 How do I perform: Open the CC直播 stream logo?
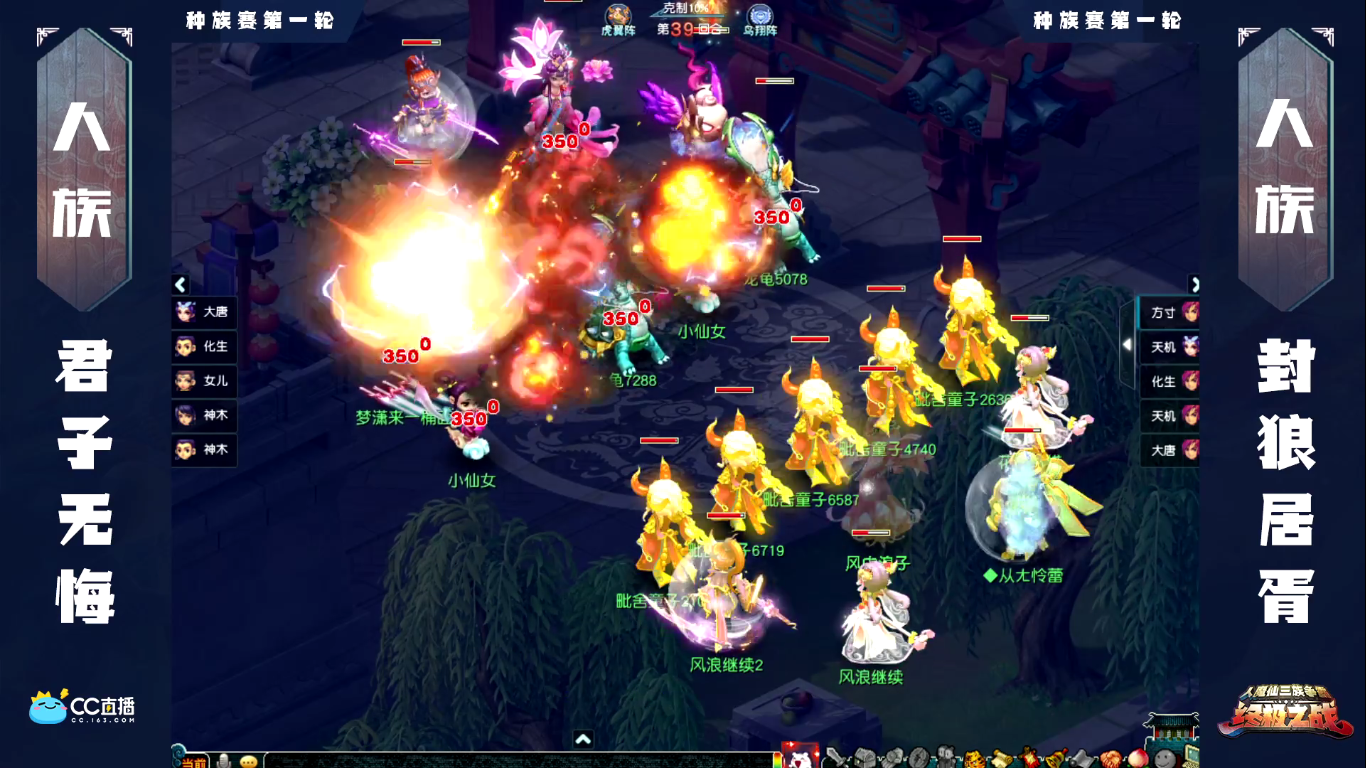coord(82,706)
